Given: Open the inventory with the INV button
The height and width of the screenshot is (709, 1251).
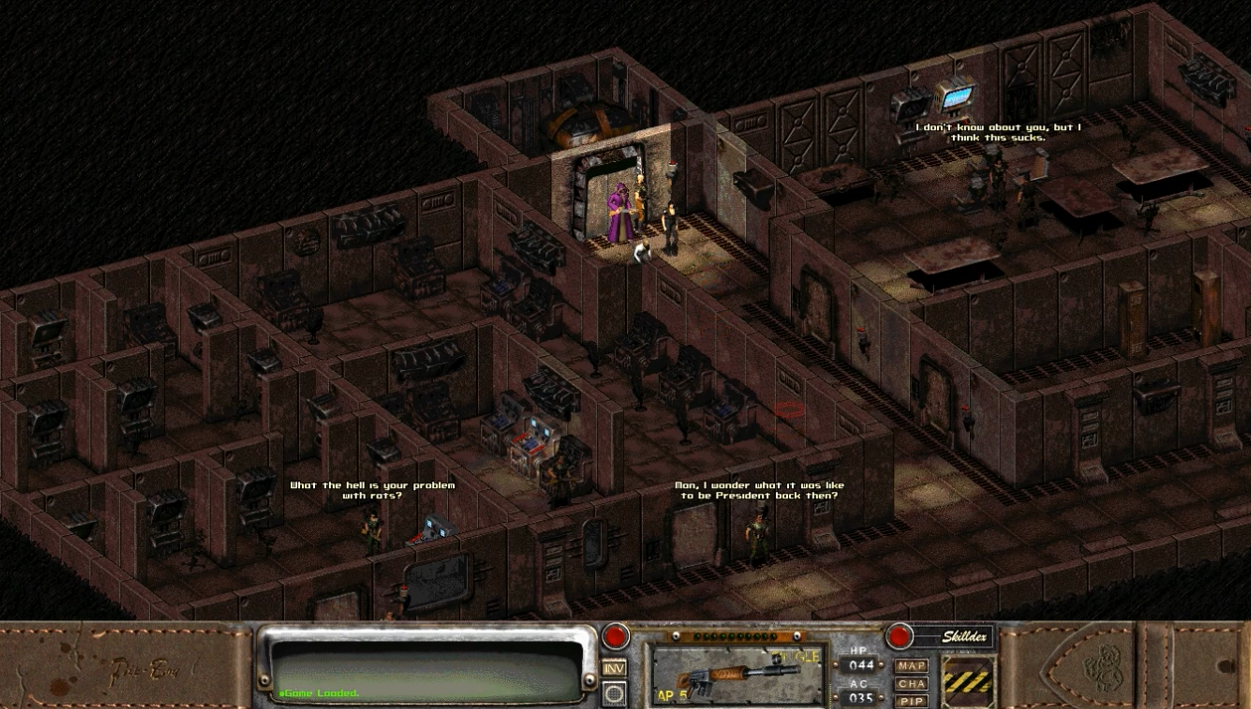Looking at the screenshot, I should click(614, 668).
